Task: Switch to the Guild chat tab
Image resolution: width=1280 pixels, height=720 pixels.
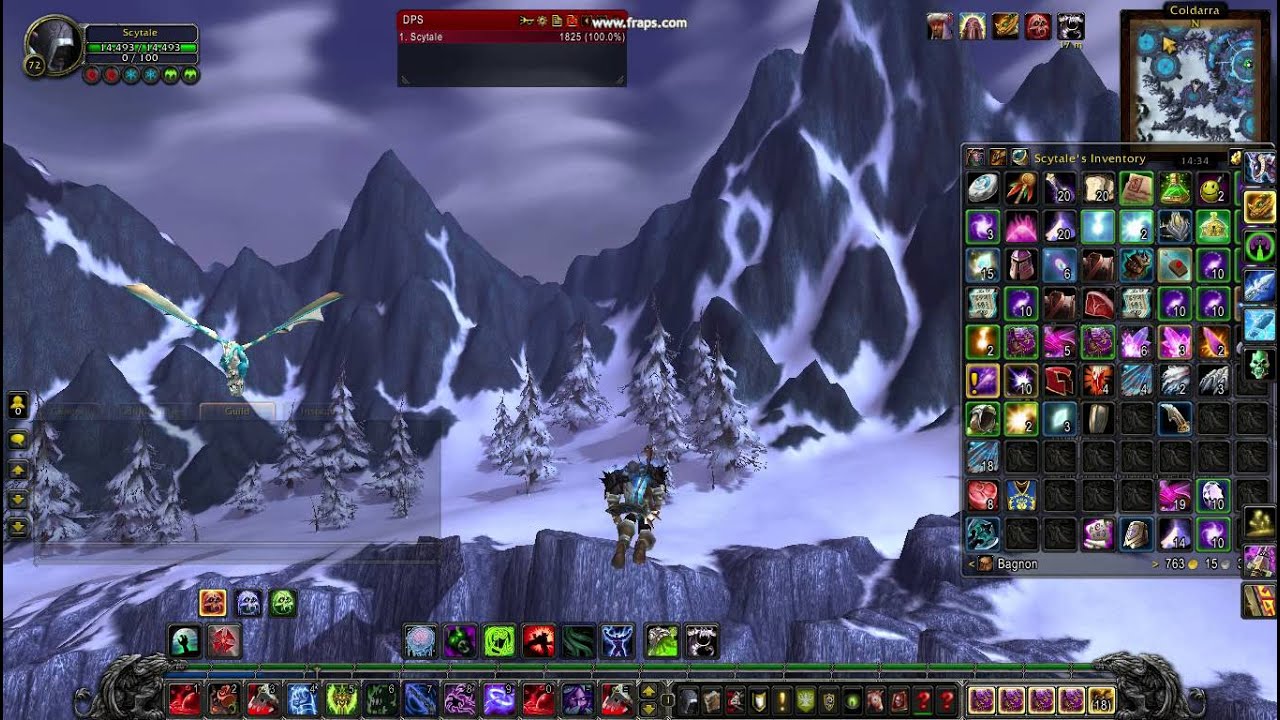Action: [x=237, y=411]
